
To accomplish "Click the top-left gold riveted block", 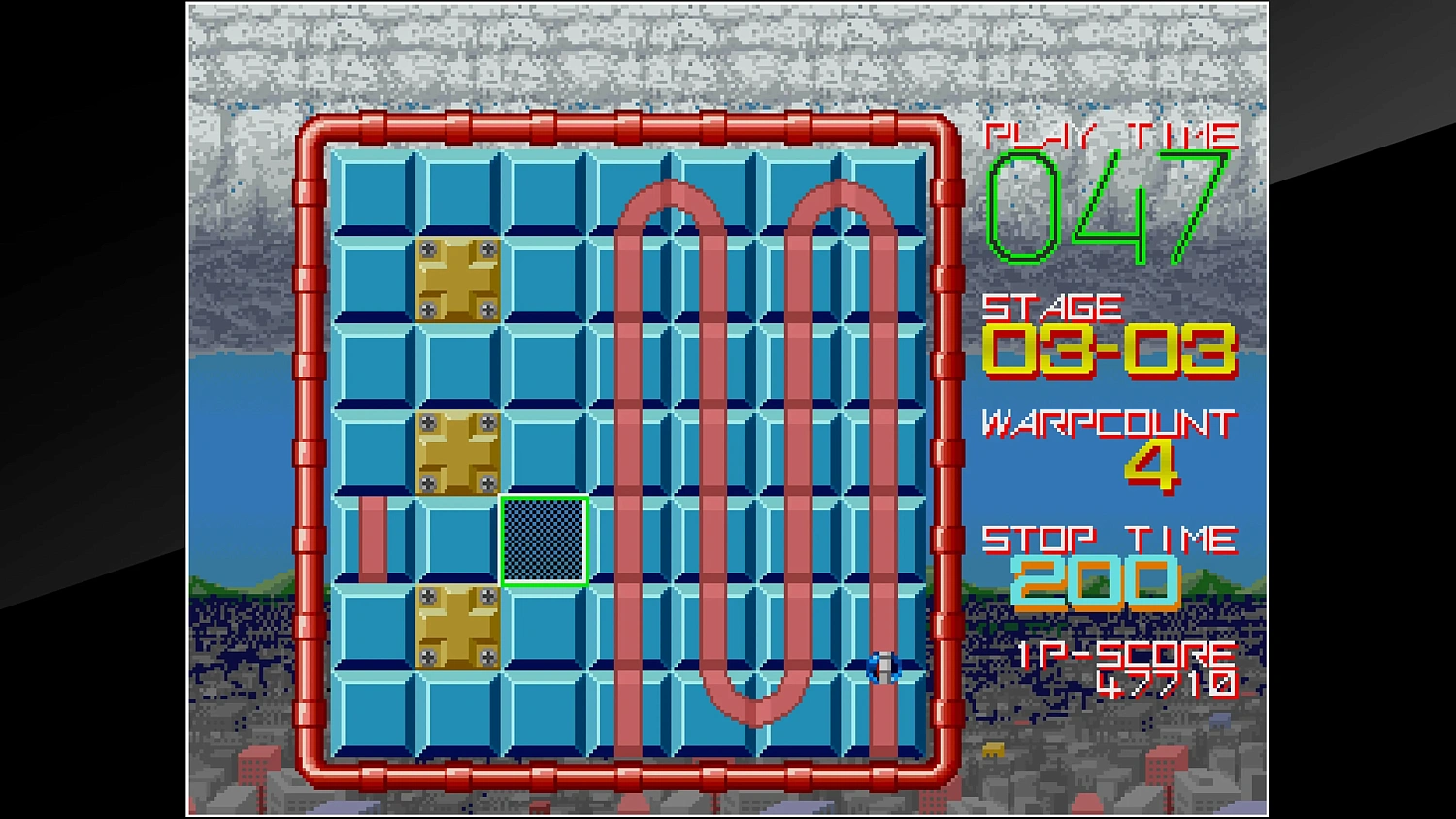I will (x=458, y=281).
